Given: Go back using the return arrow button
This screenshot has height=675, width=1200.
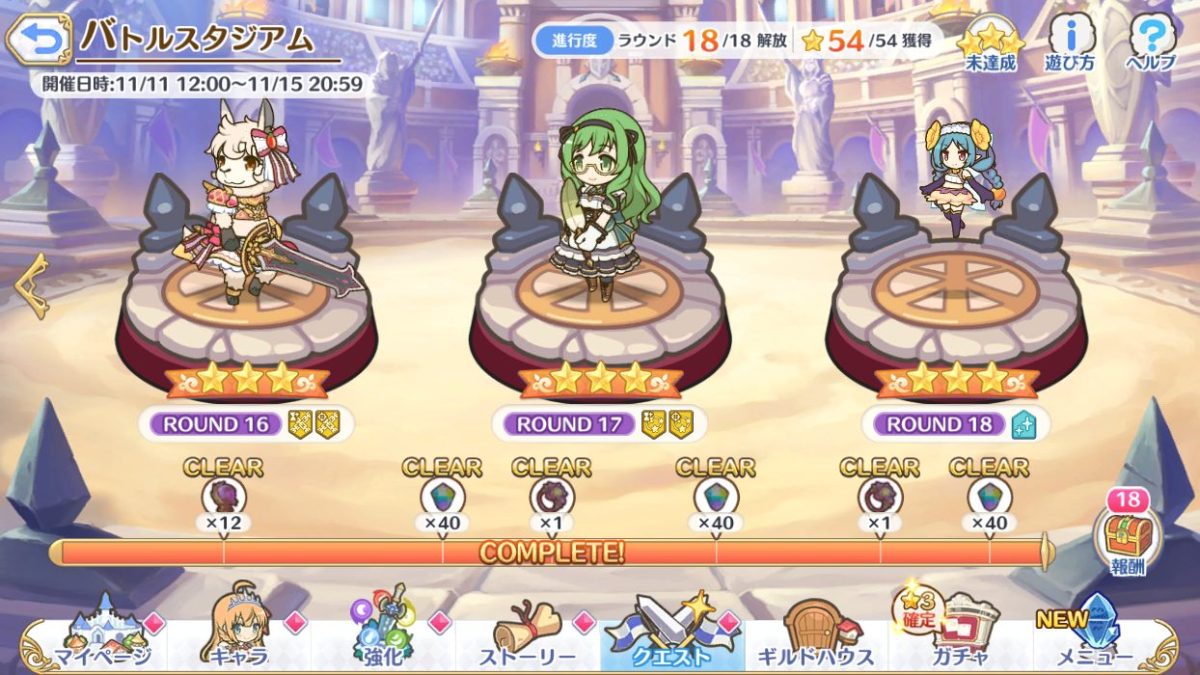Looking at the screenshot, I should pyautogui.click(x=38, y=40).
